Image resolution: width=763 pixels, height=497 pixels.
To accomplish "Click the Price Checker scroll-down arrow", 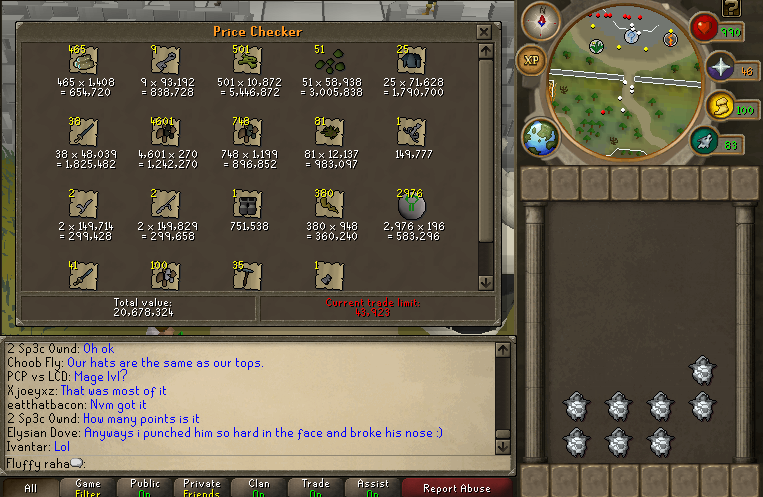I will [x=486, y=282].
